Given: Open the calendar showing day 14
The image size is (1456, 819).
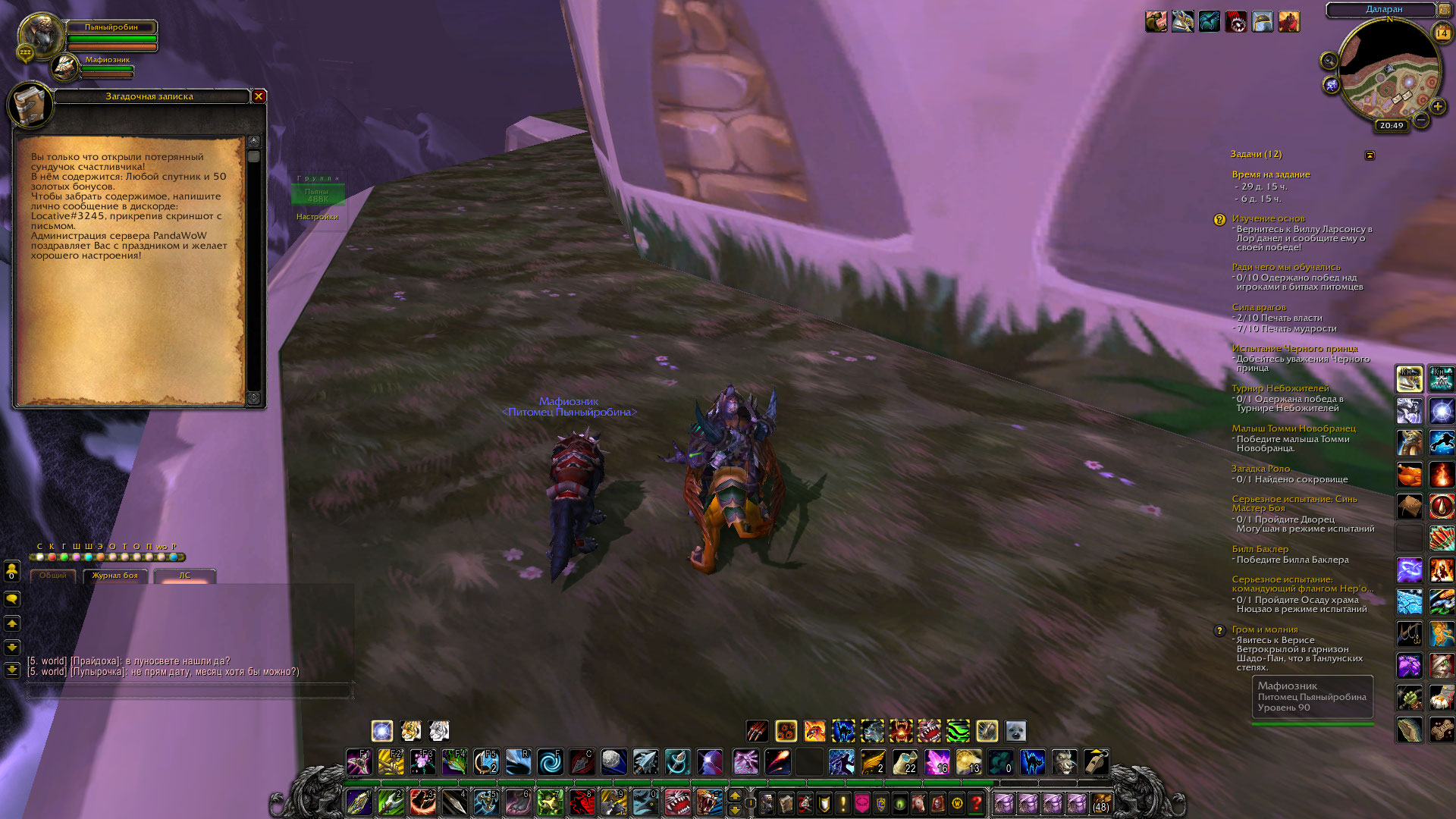Looking at the screenshot, I should tap(1442, 33).
